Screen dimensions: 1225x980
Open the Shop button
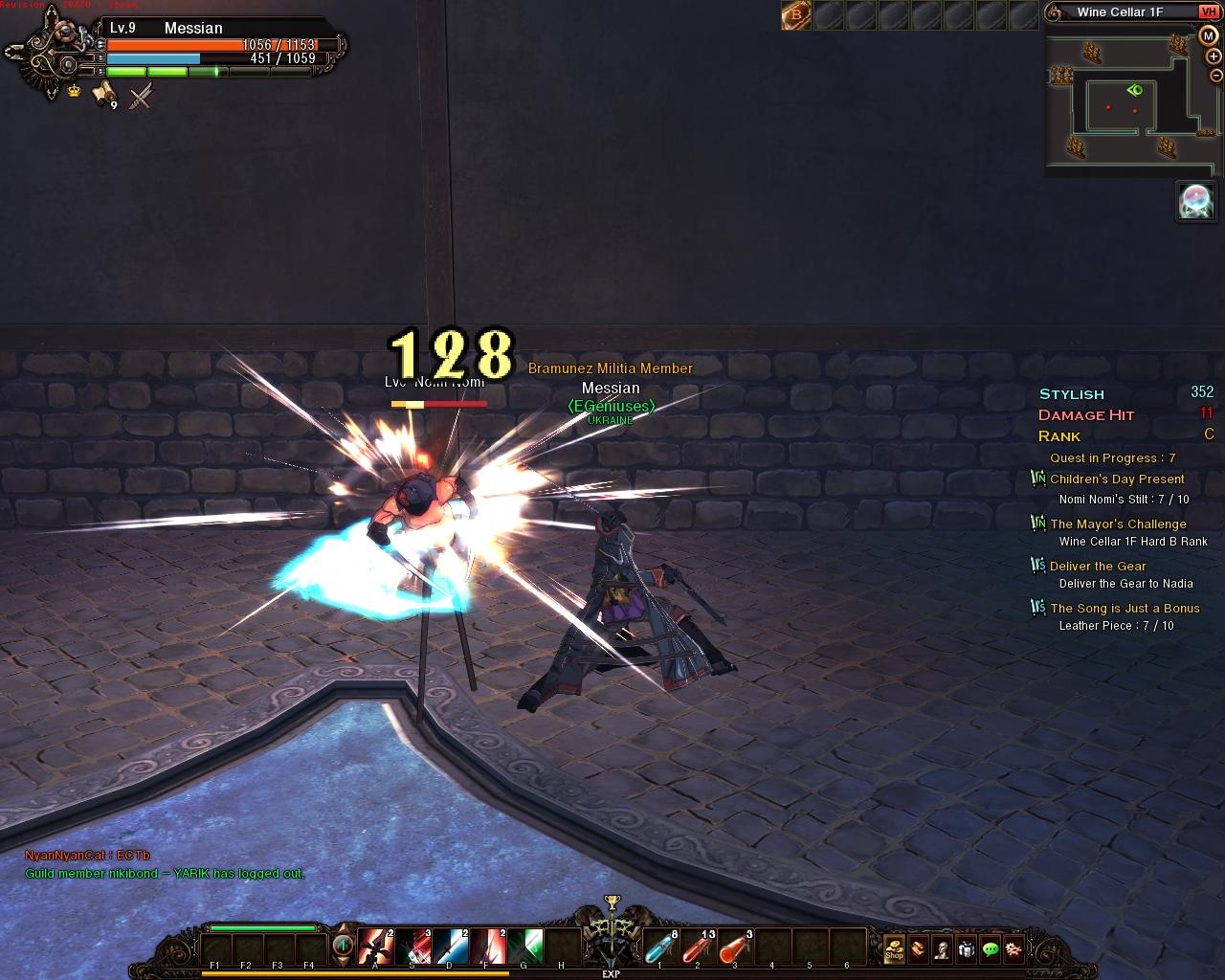coord(894,948)
